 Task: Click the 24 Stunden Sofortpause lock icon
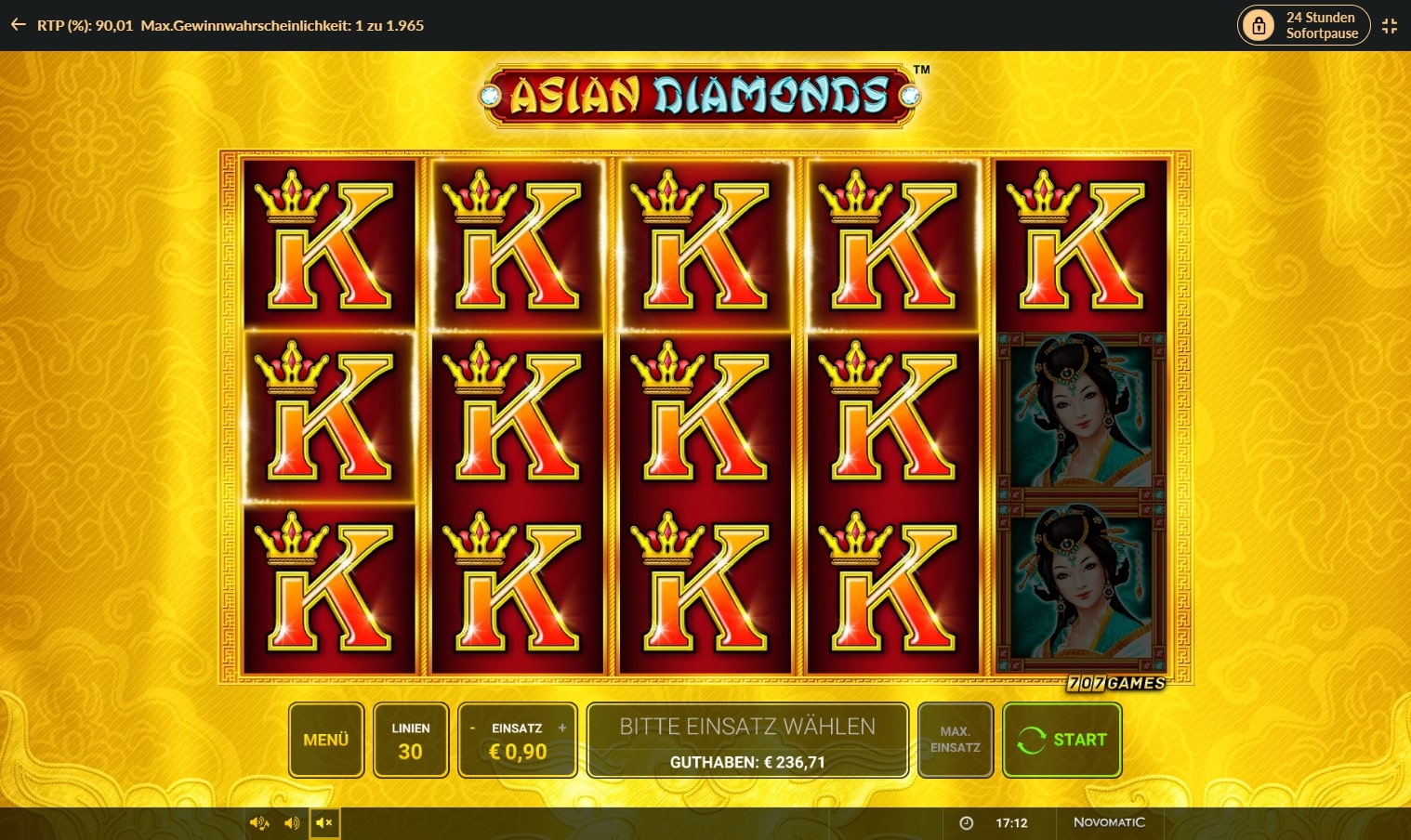coord(1259,25)
